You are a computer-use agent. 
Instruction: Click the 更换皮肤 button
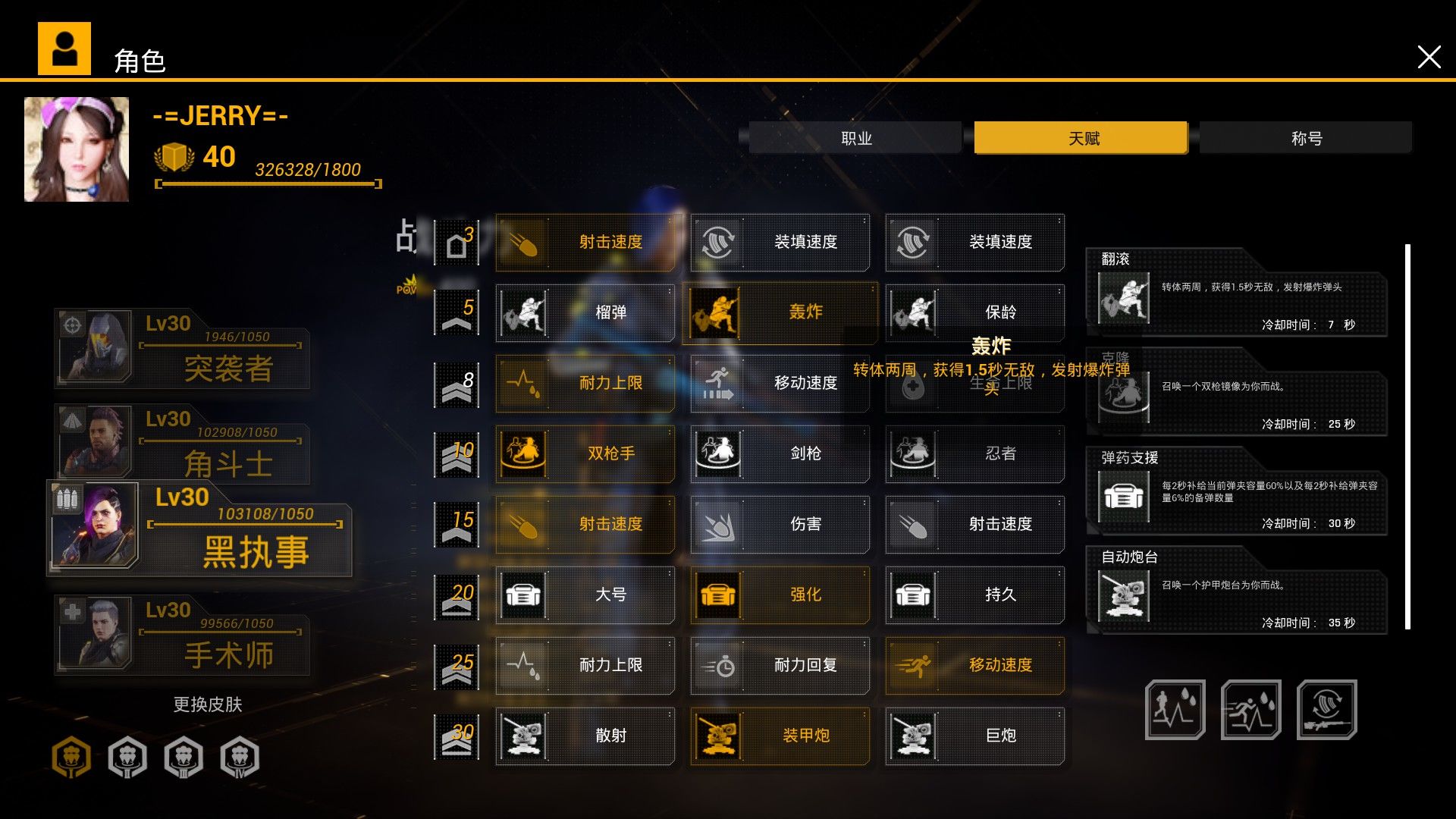(x=208, y=704)
